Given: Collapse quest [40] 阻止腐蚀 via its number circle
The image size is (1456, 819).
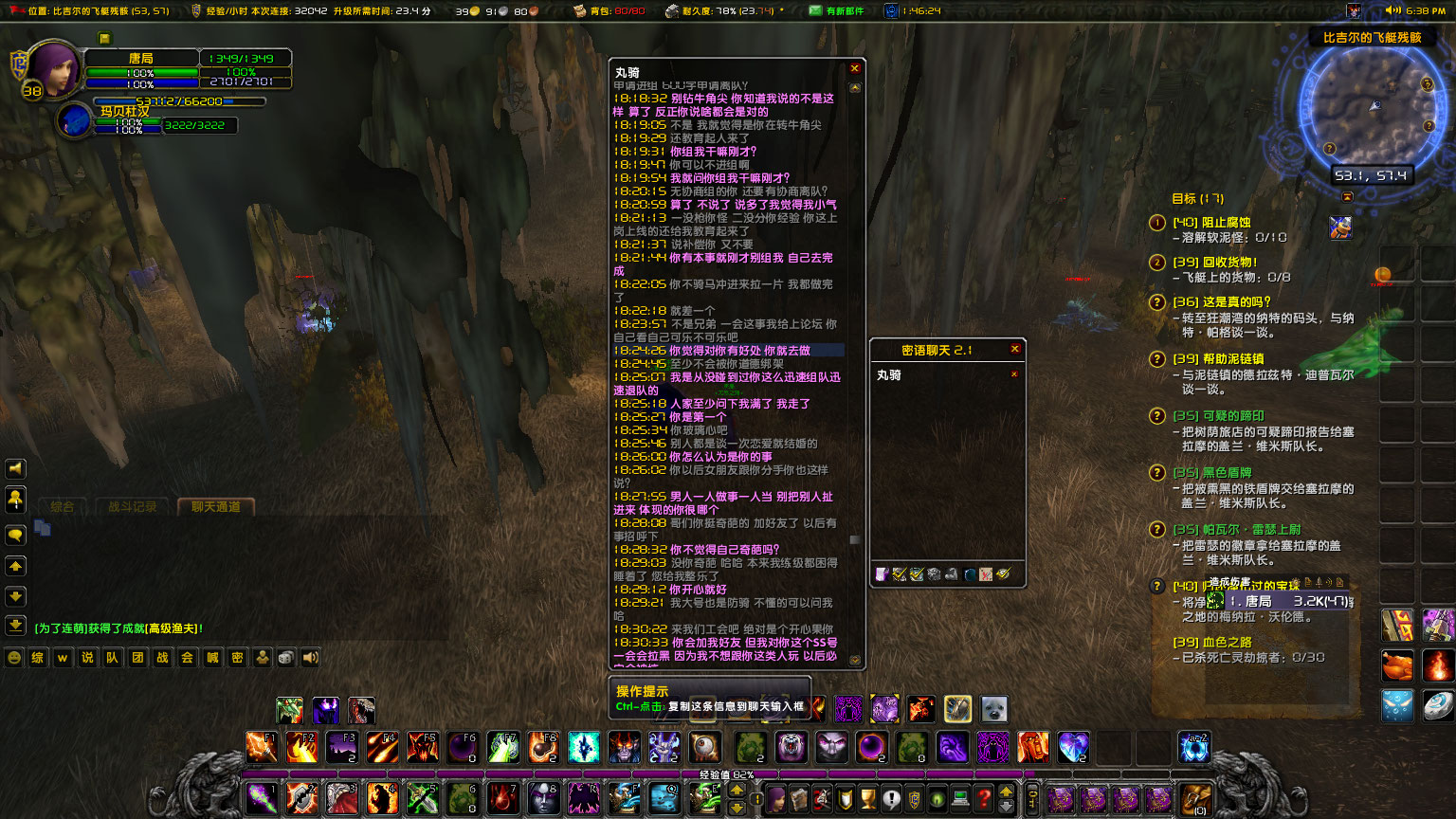Looking at the screenshot, I should (x=1157, y=223).
